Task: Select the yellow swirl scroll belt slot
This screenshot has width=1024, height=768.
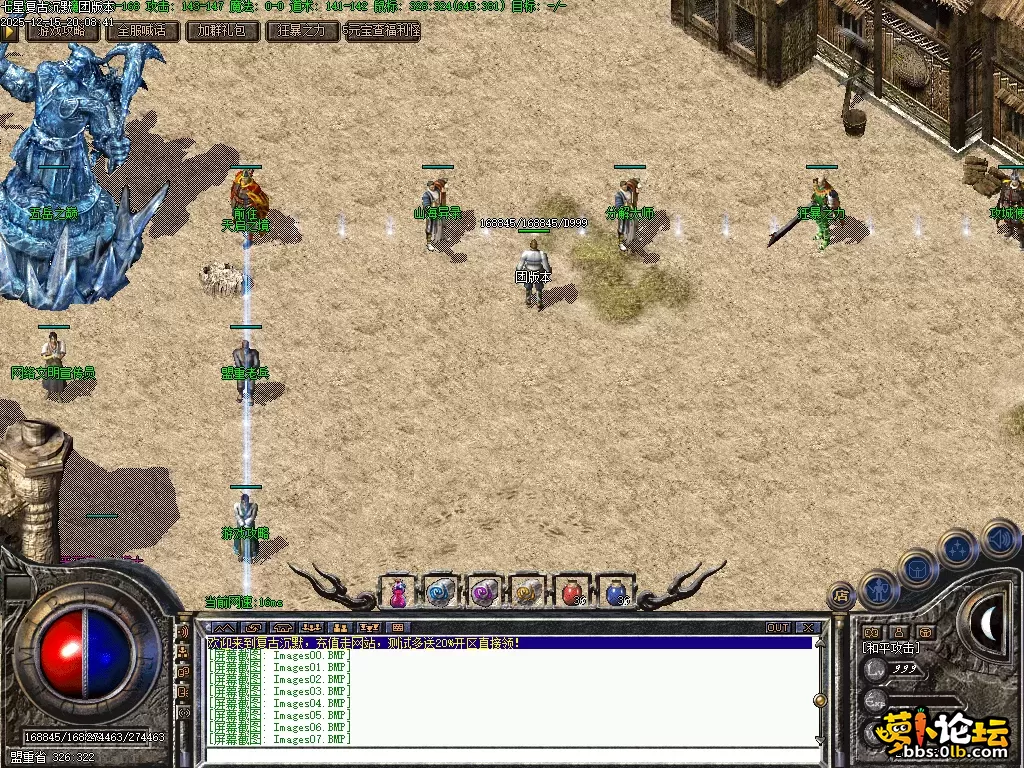Action: [528, 593]
